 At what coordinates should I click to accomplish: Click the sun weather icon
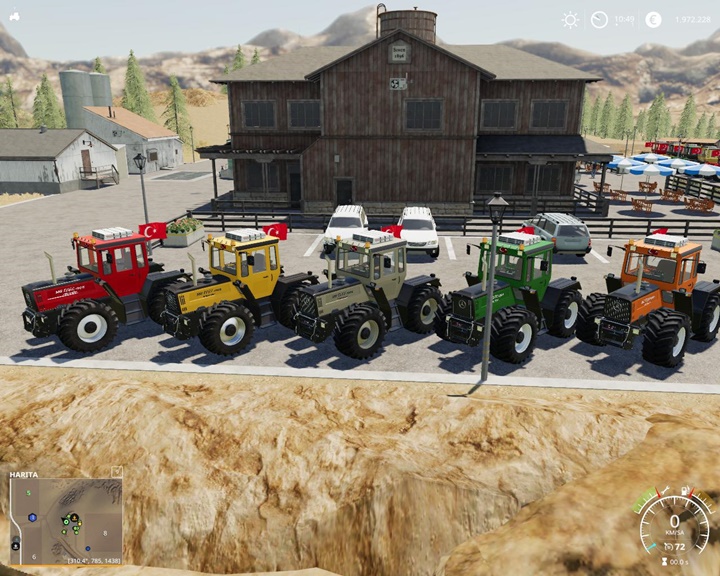tap(570, 19)
